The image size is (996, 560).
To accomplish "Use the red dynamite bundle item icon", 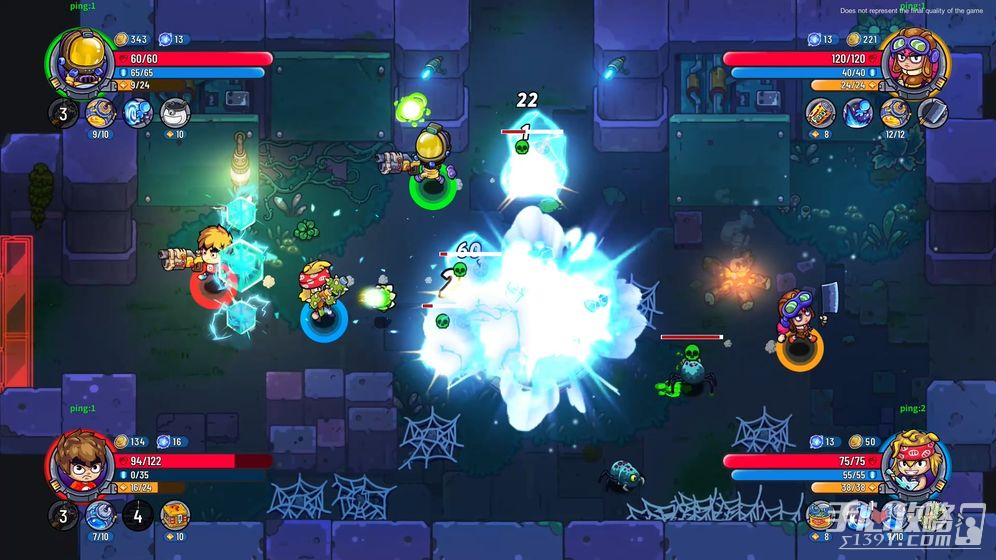I will (x=821, y=112).
